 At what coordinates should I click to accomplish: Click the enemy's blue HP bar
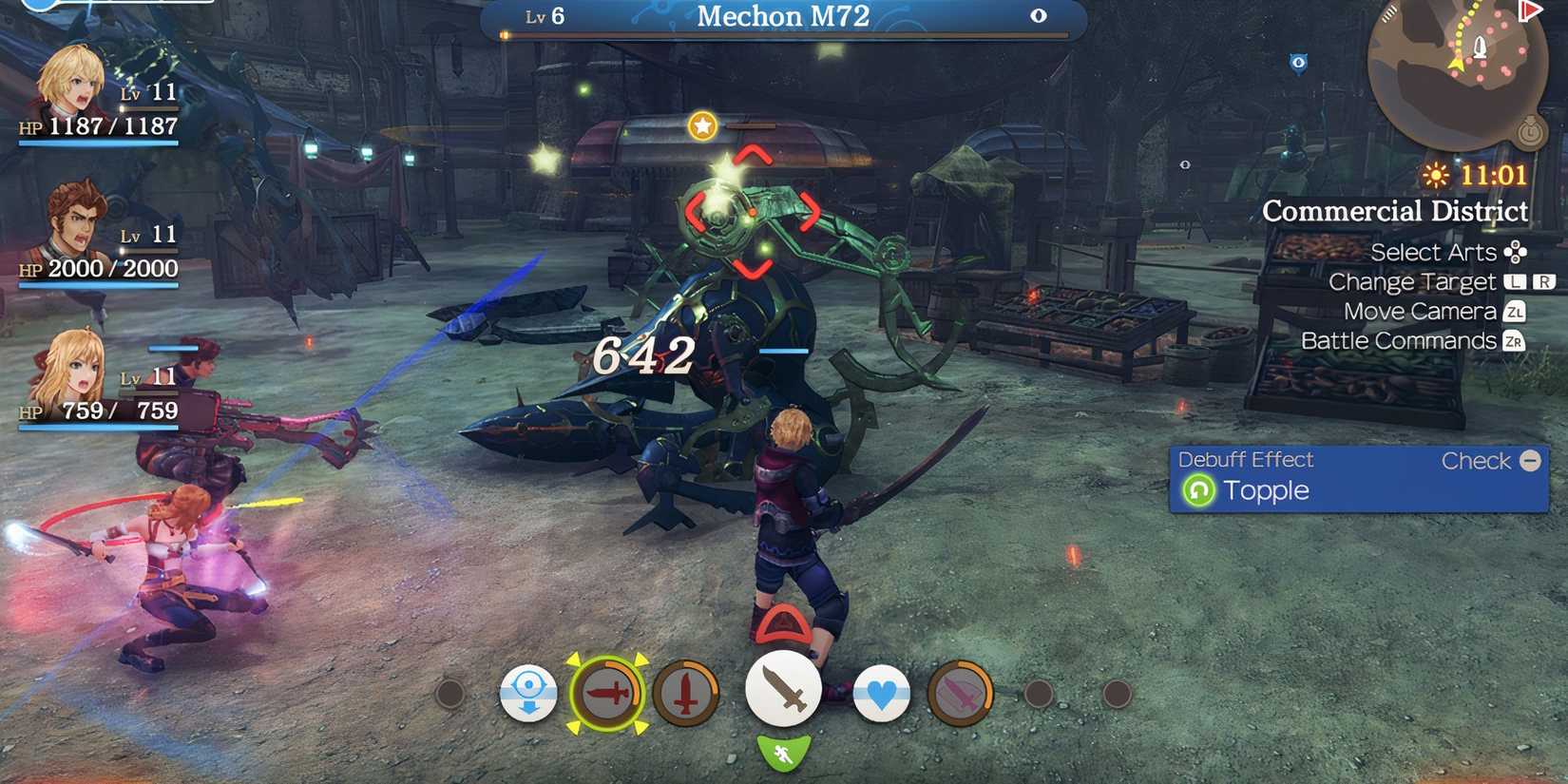point(784,352)
